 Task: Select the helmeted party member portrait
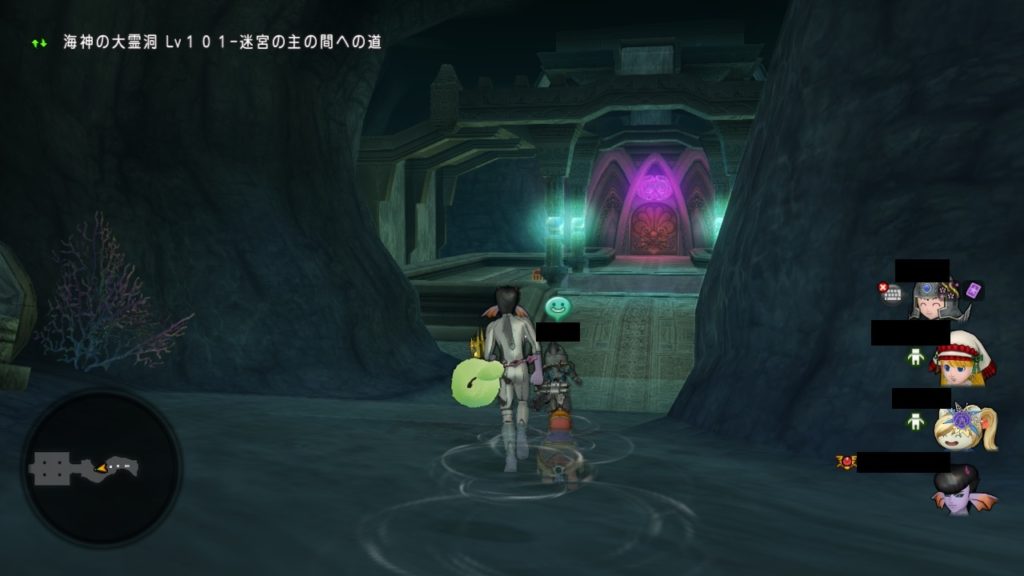point(932,298)
